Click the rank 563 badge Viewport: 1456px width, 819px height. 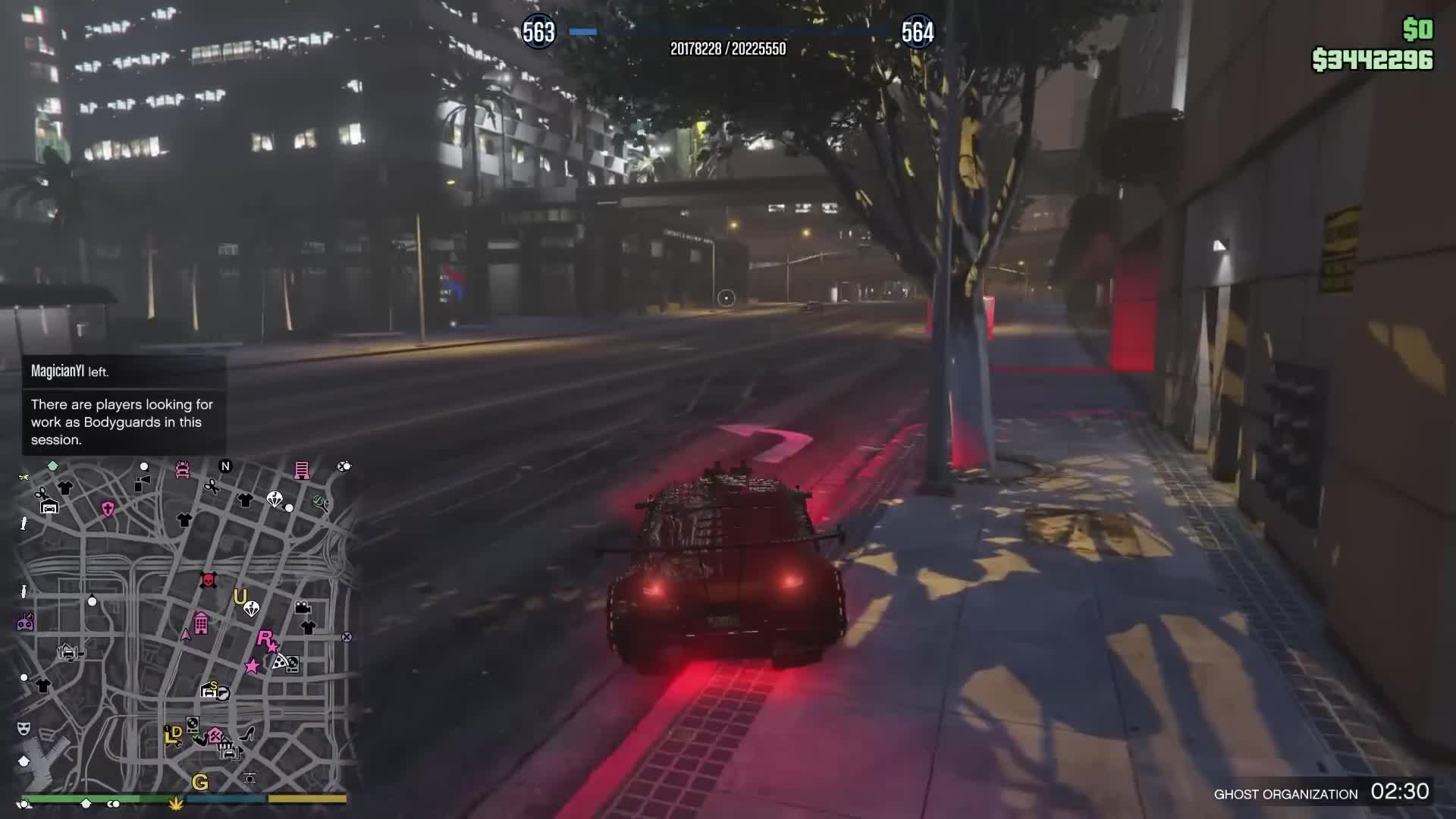(539, 32)
